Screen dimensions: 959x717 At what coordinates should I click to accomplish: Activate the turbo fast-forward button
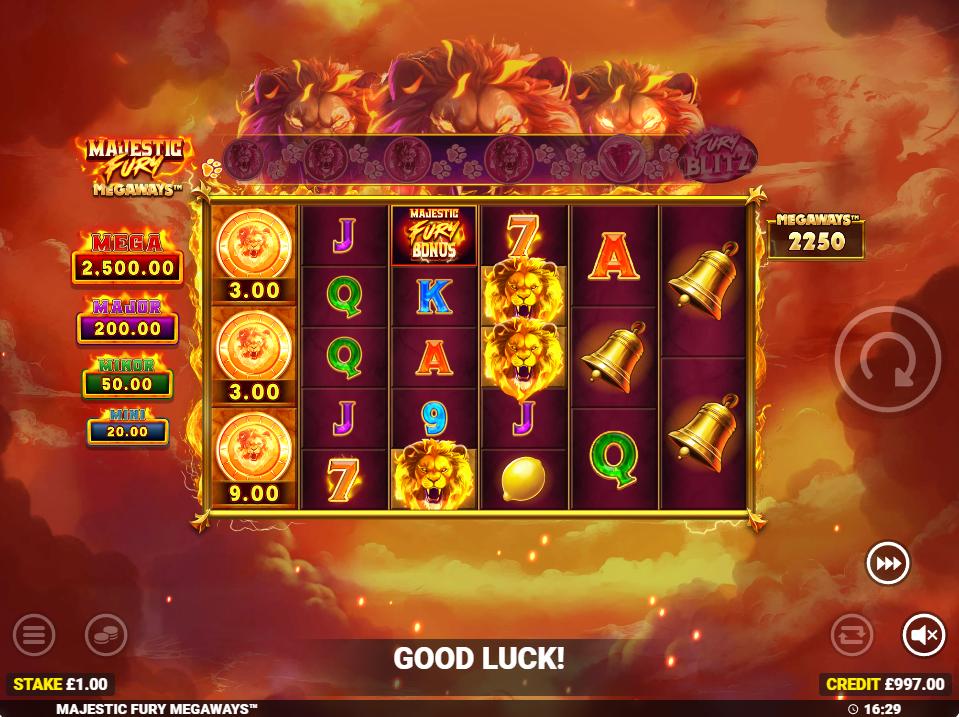click(887, 564)
